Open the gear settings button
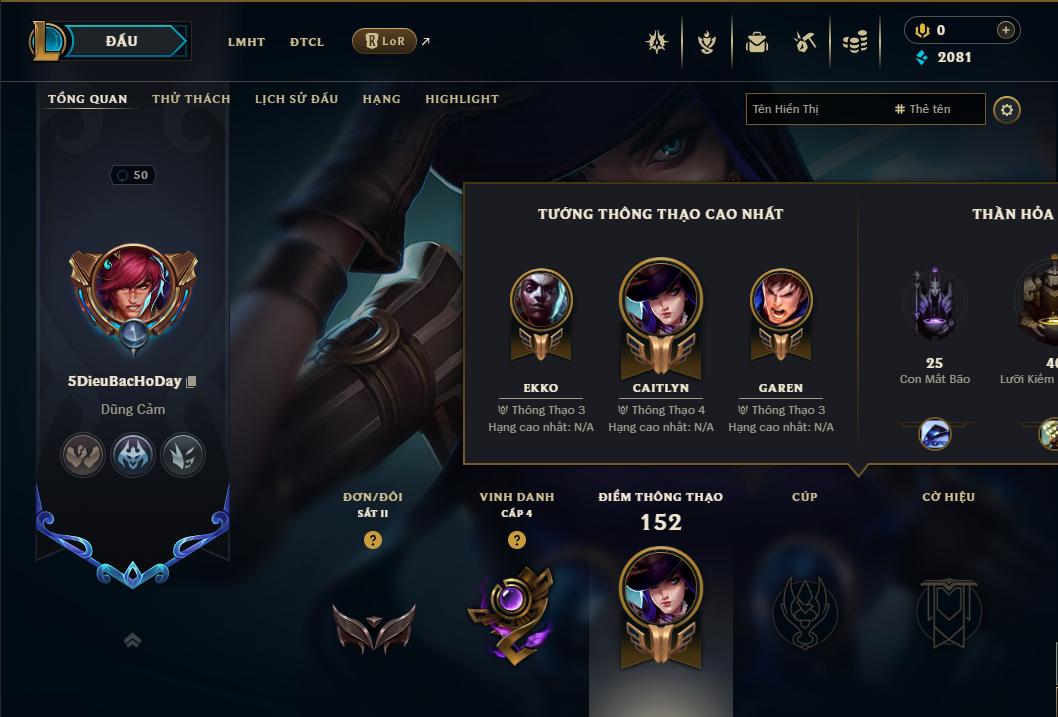The width and height of the screenshot is (1058, 717). point(1007,109)
